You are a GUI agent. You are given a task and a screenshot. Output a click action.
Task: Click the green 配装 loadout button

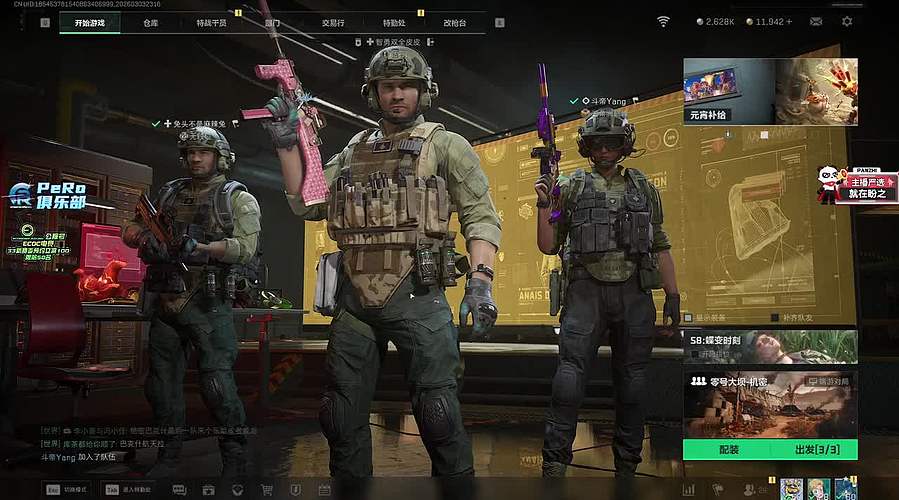[x=728, y=450]
